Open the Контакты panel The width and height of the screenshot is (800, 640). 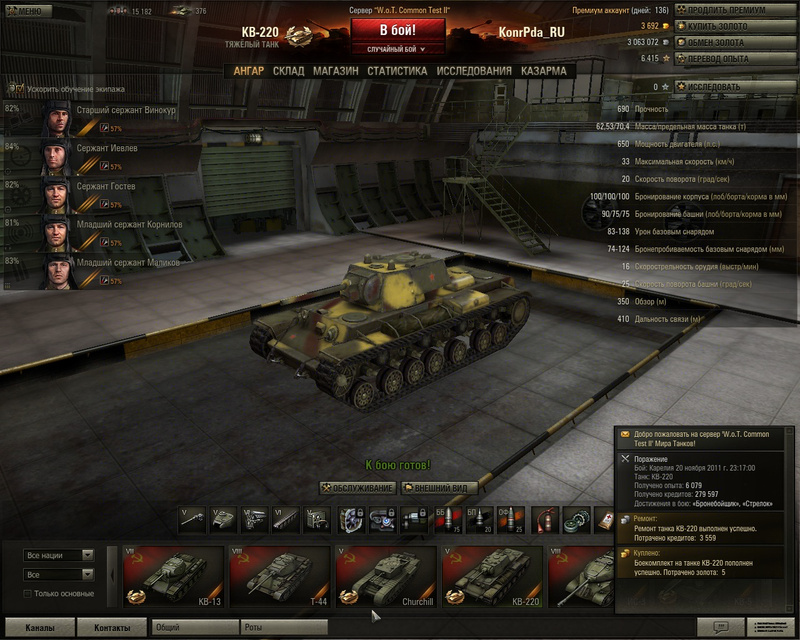[x=112, y=627]
